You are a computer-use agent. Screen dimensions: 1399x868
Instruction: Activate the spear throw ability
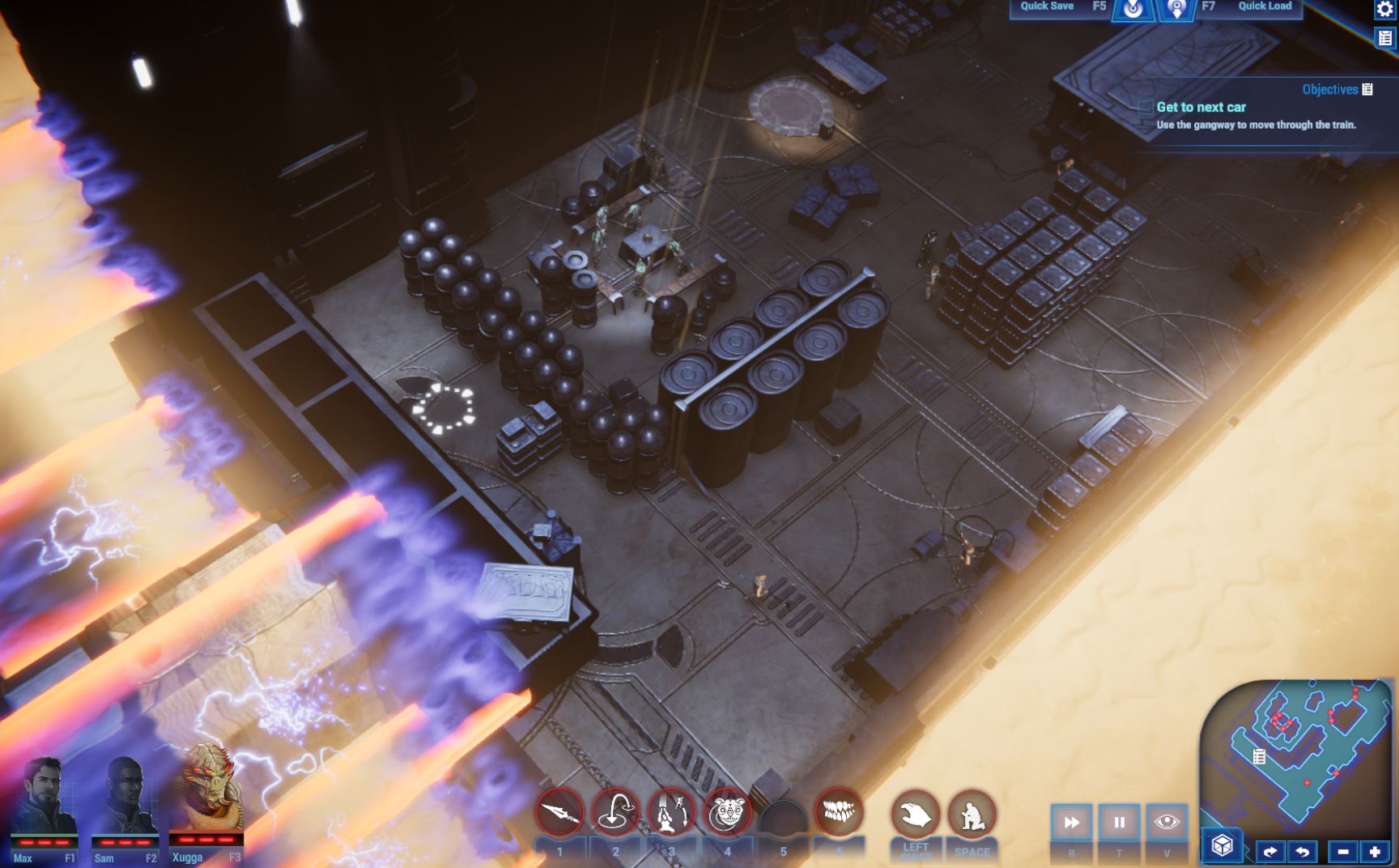[559, 813]
